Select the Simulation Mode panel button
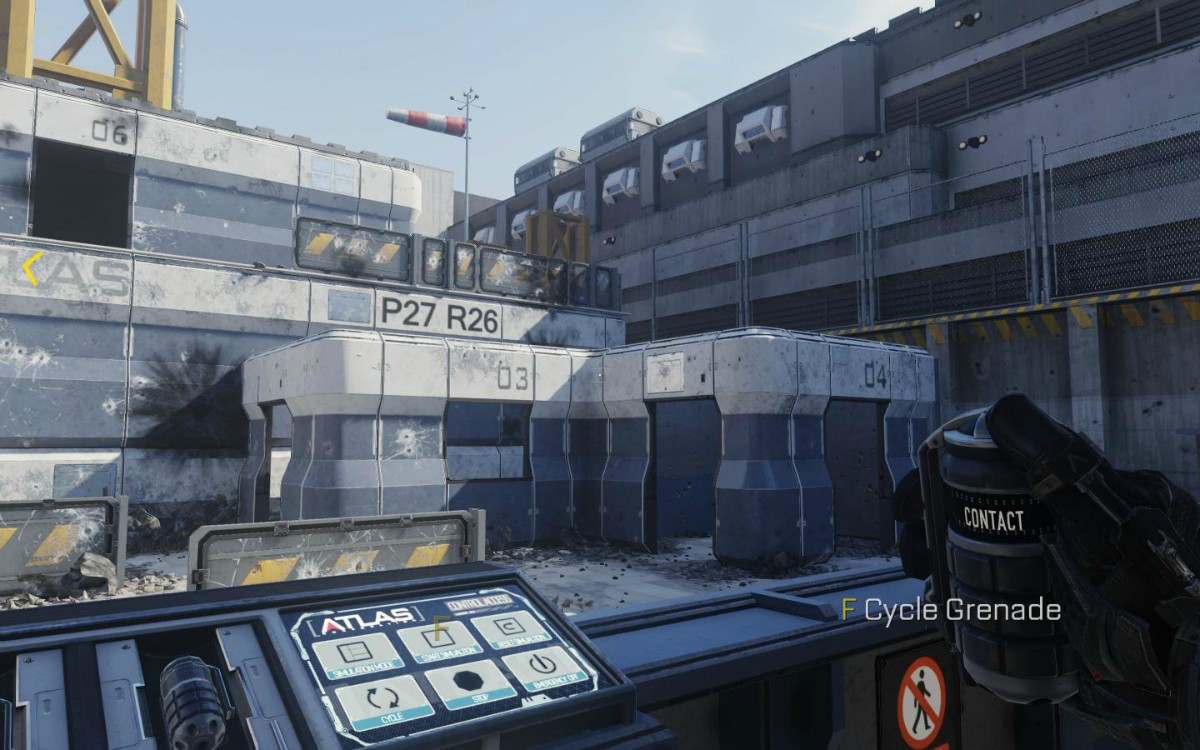 coord(357,655)
